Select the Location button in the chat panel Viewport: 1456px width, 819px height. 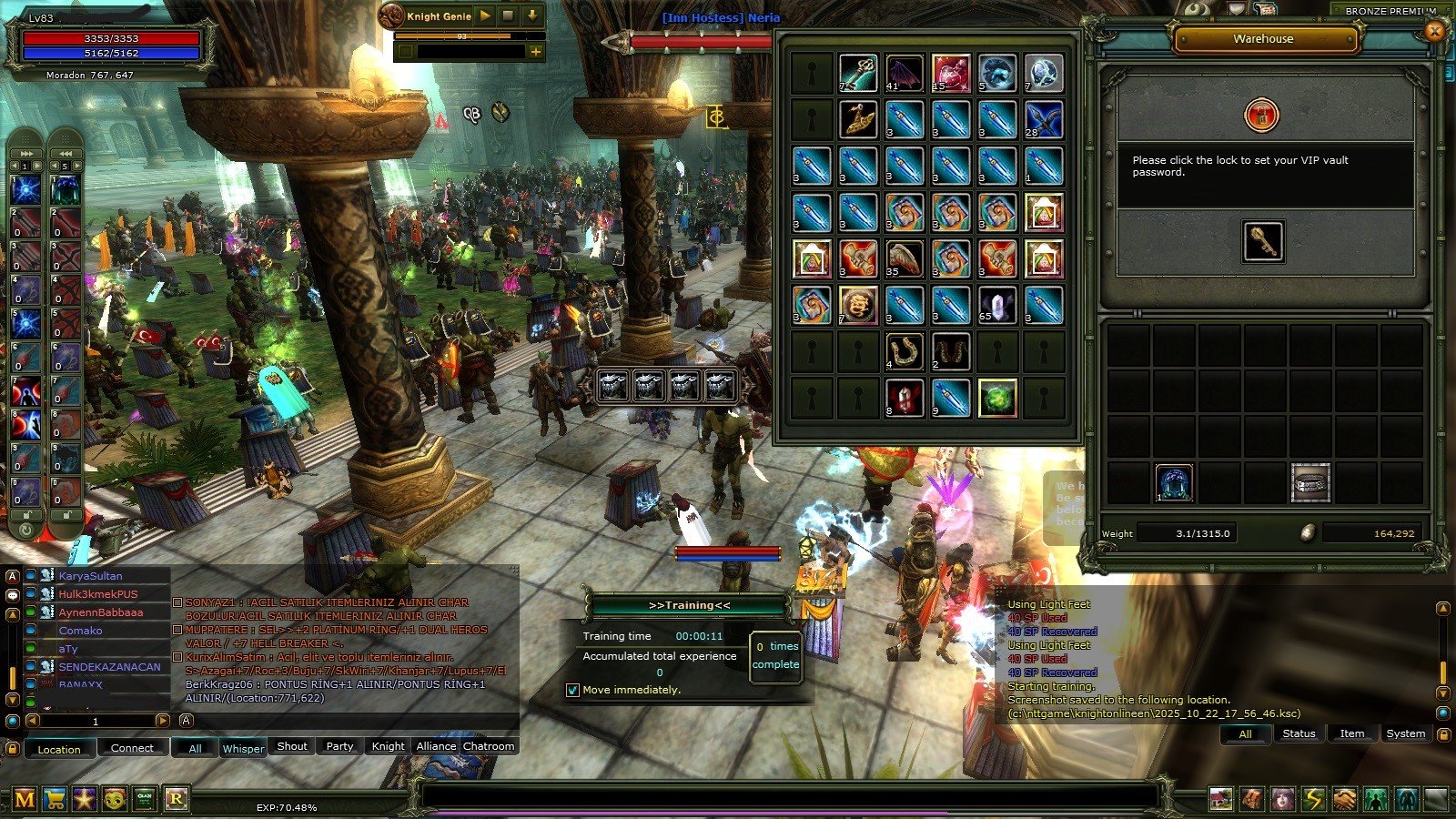point(59,749)
